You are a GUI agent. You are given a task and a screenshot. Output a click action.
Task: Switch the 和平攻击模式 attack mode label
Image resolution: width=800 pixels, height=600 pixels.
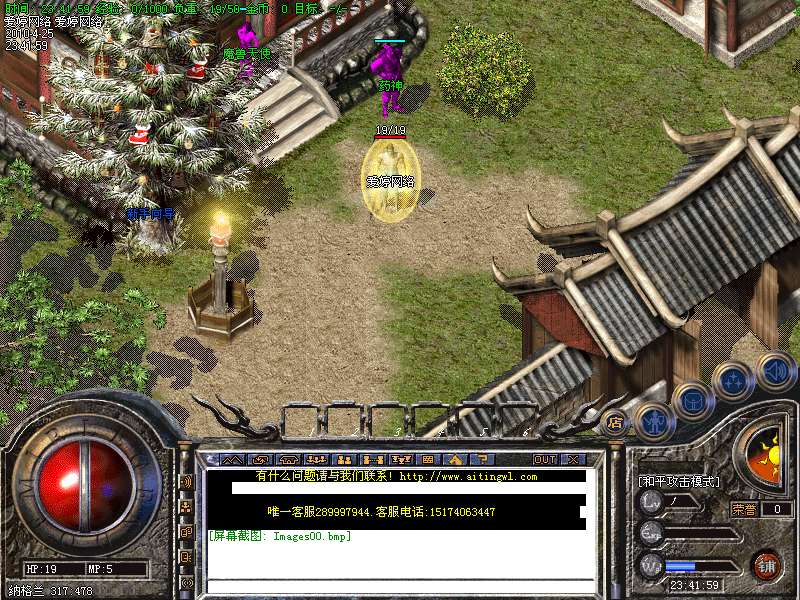(x=679, y=481)
